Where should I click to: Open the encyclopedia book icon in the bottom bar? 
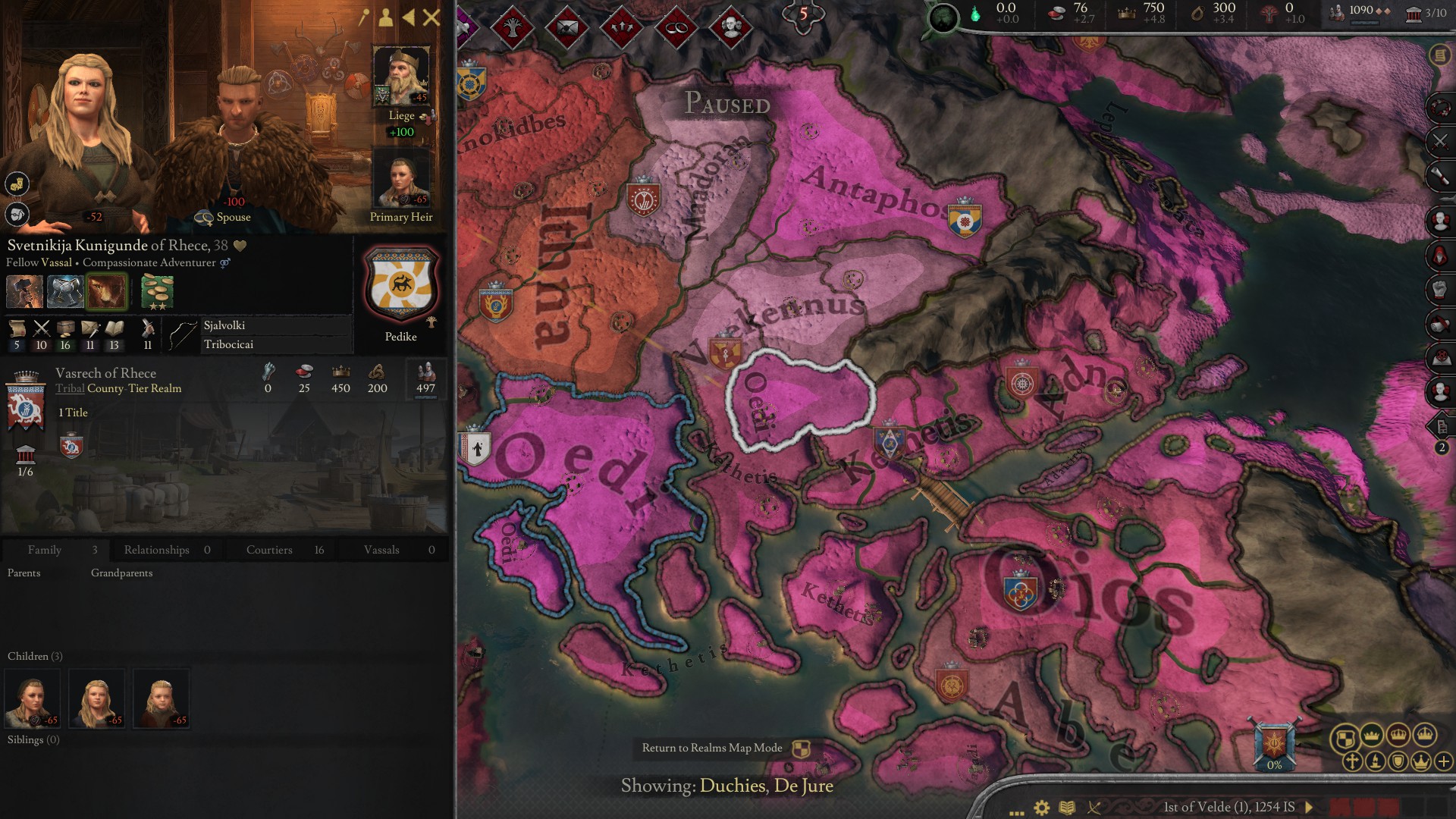pos(1068,808)
